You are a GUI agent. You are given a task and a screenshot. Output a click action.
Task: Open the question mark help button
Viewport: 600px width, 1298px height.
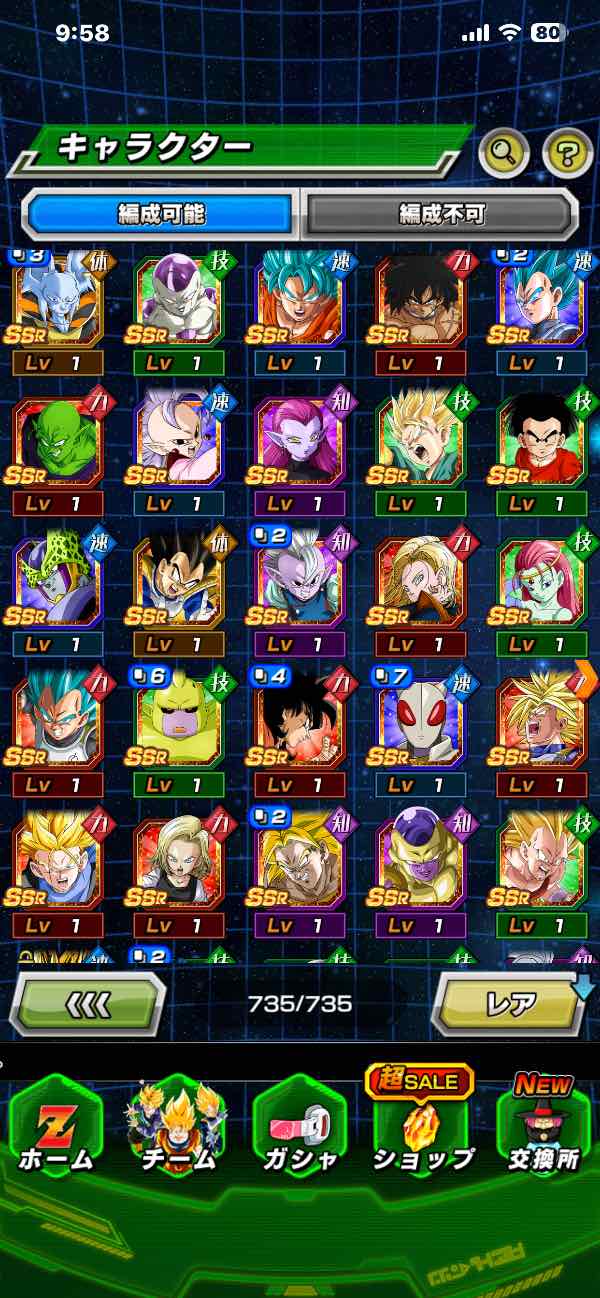pos(567,153)
